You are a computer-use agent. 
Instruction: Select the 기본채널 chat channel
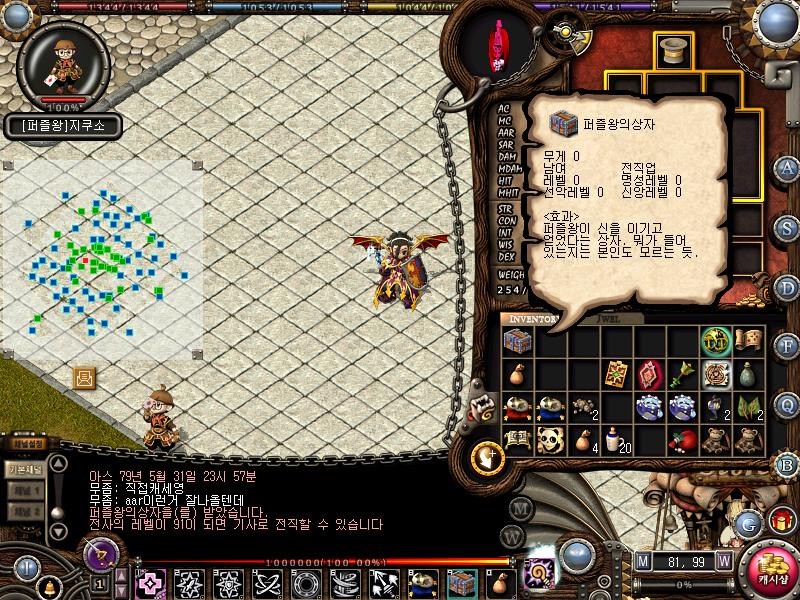[24, 469]
